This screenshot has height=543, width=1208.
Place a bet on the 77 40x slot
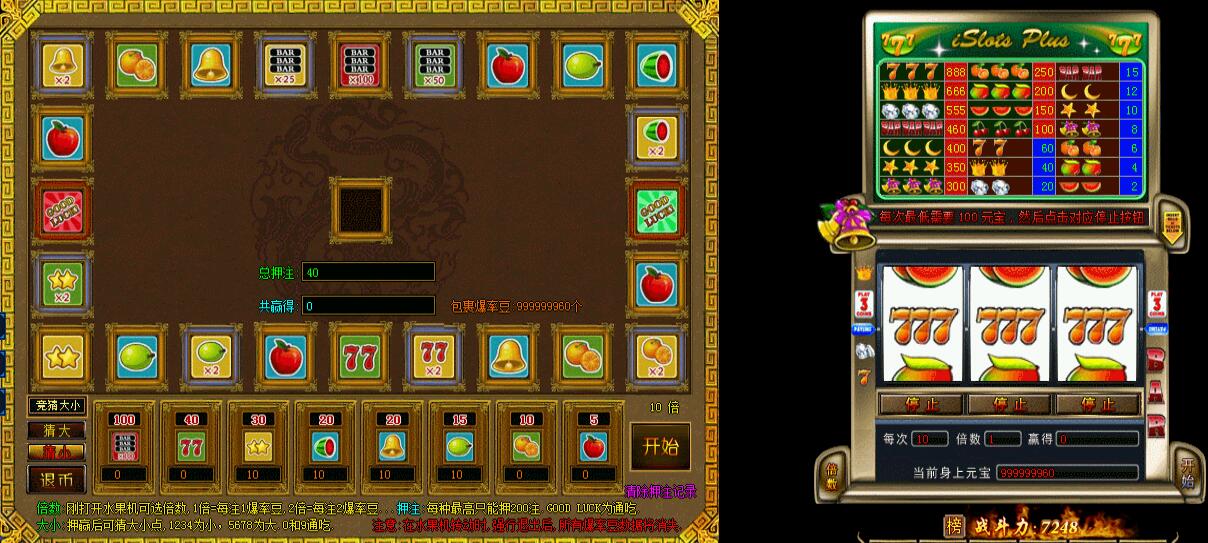tap(190, 445)
